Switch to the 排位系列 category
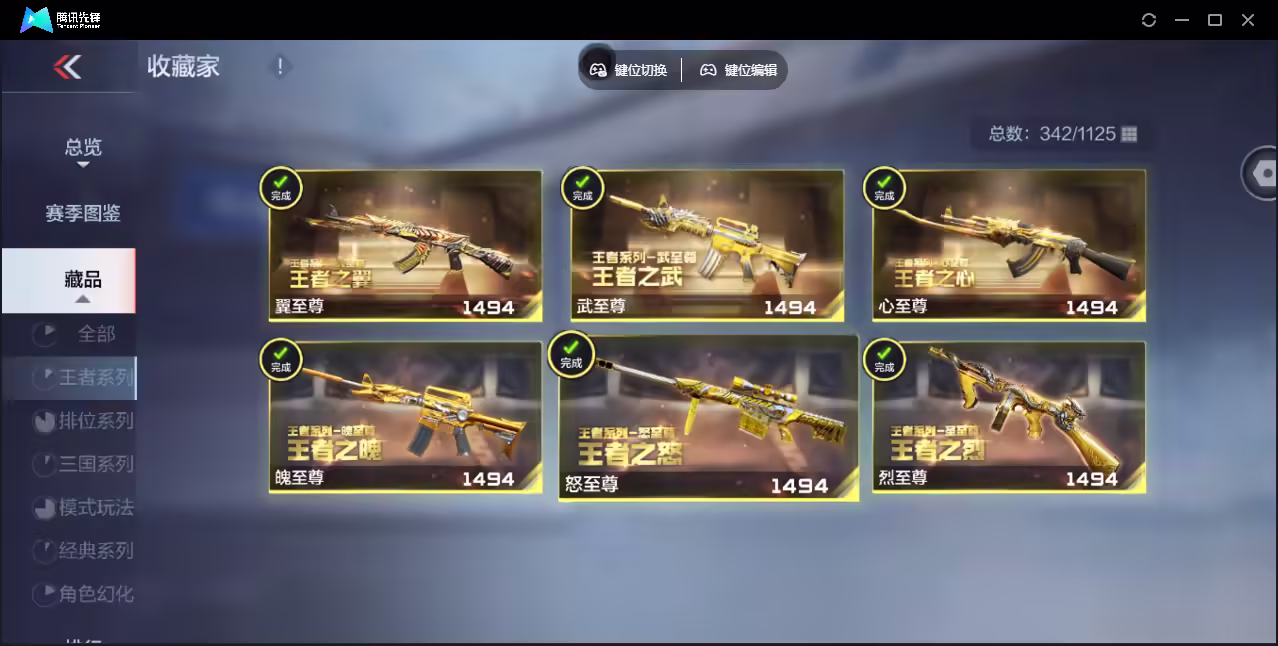This screenshot has width=1278, height=646. click(95, 421)
